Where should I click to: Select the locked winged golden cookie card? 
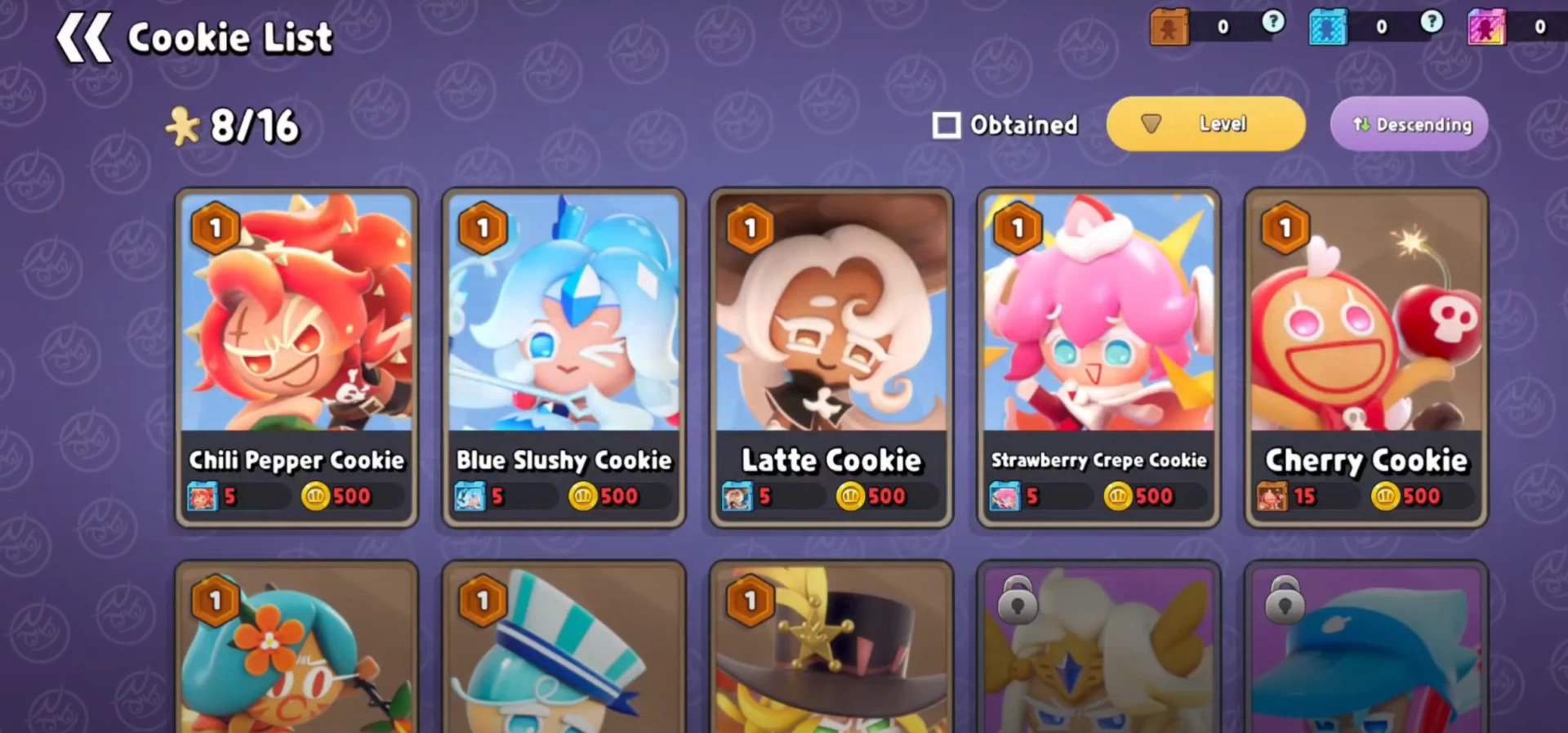(1098, 650)
